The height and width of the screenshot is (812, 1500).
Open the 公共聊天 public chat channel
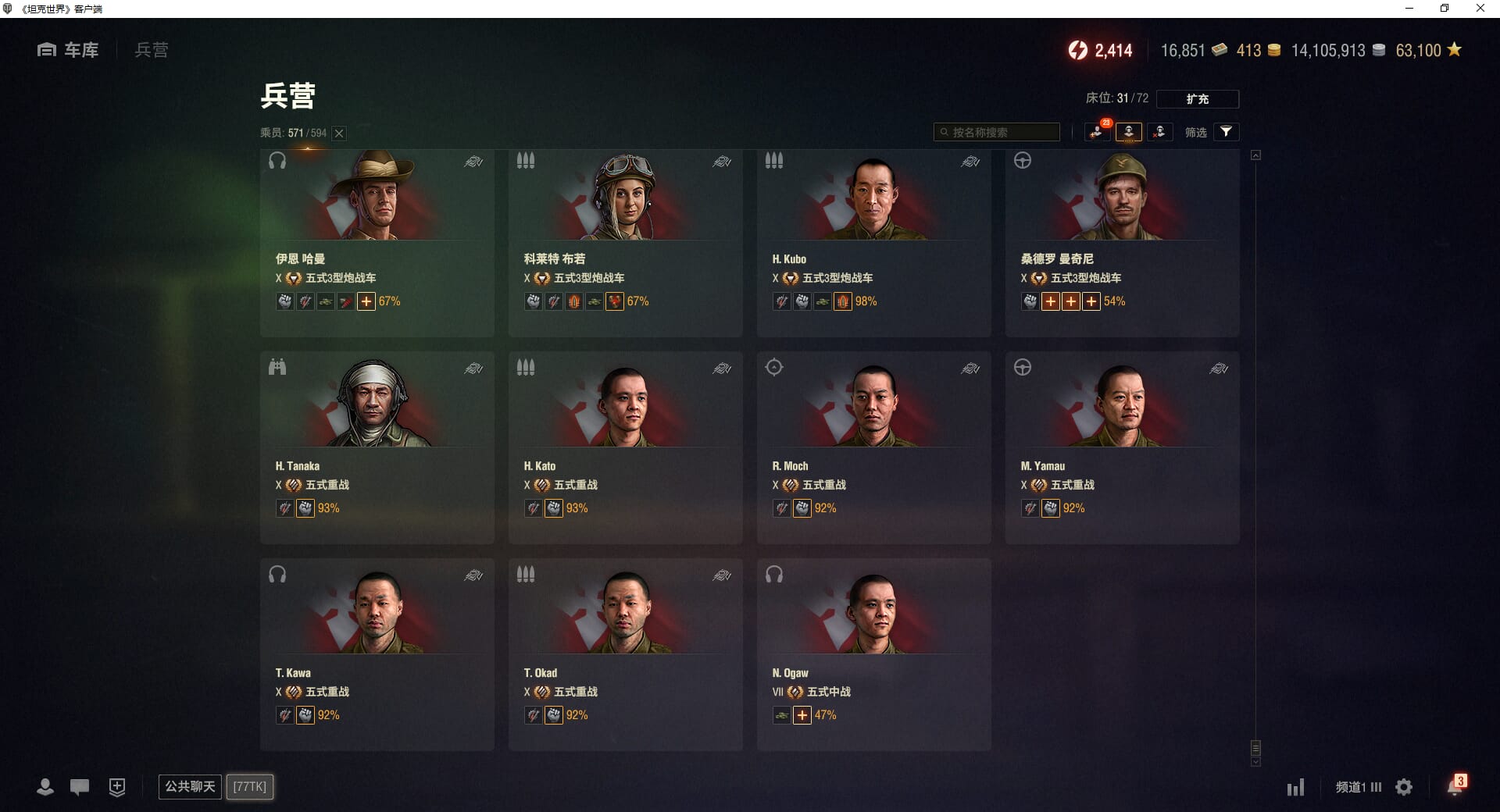[x=190, y=786]
